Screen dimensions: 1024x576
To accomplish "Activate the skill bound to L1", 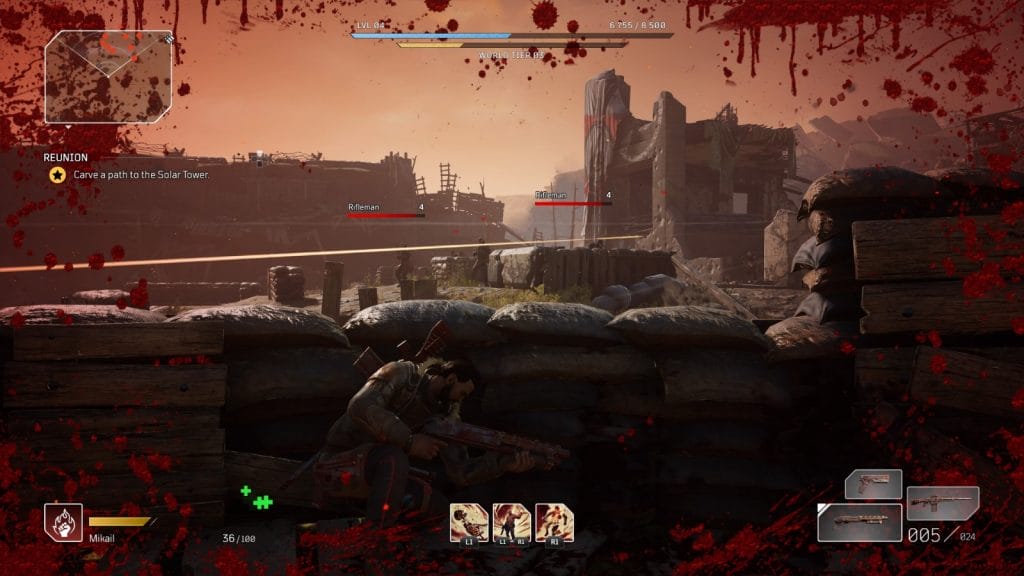I will [469, 522].
